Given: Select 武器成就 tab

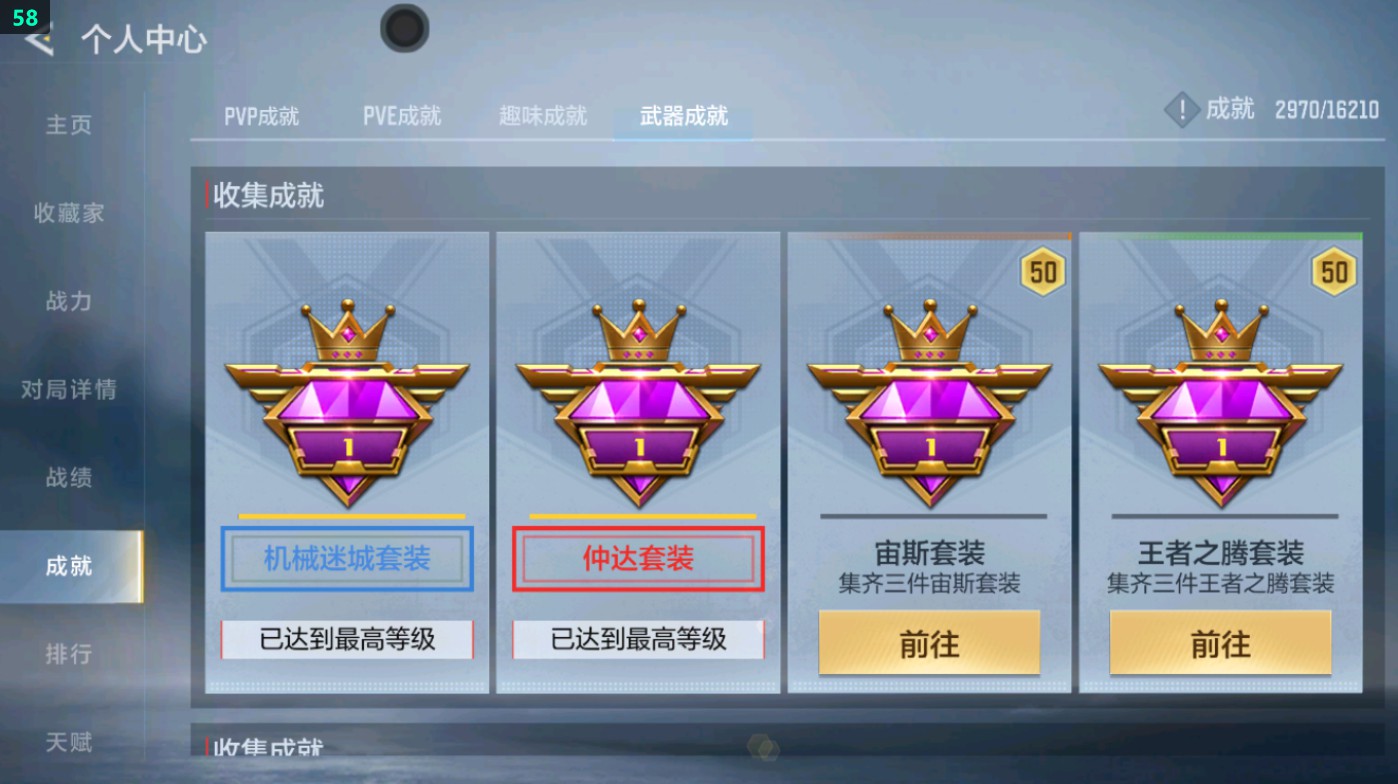Looking at the screenshot, I should [681, 115].
